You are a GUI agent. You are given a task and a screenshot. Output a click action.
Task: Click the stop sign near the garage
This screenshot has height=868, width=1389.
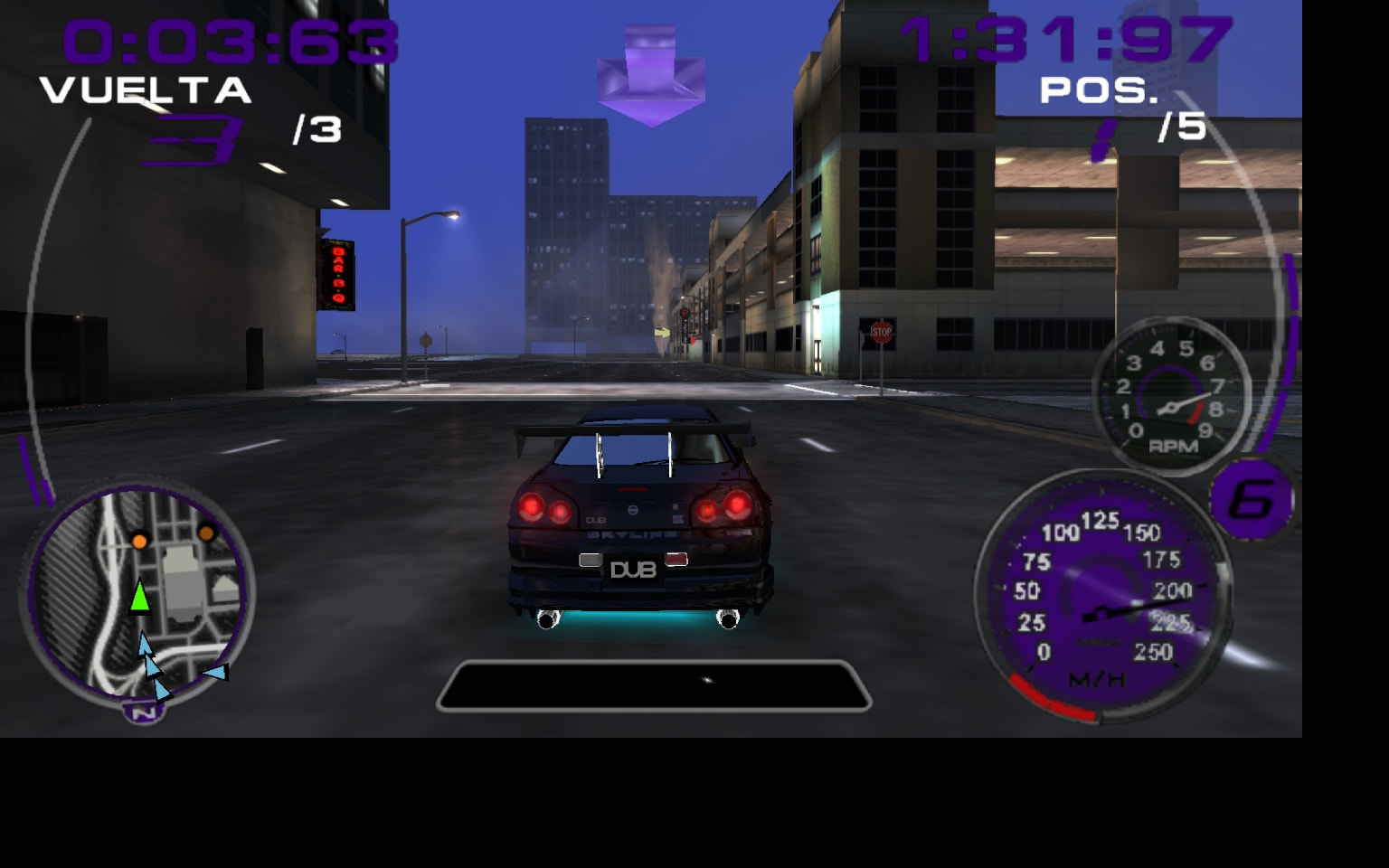(x=880, y=334)
